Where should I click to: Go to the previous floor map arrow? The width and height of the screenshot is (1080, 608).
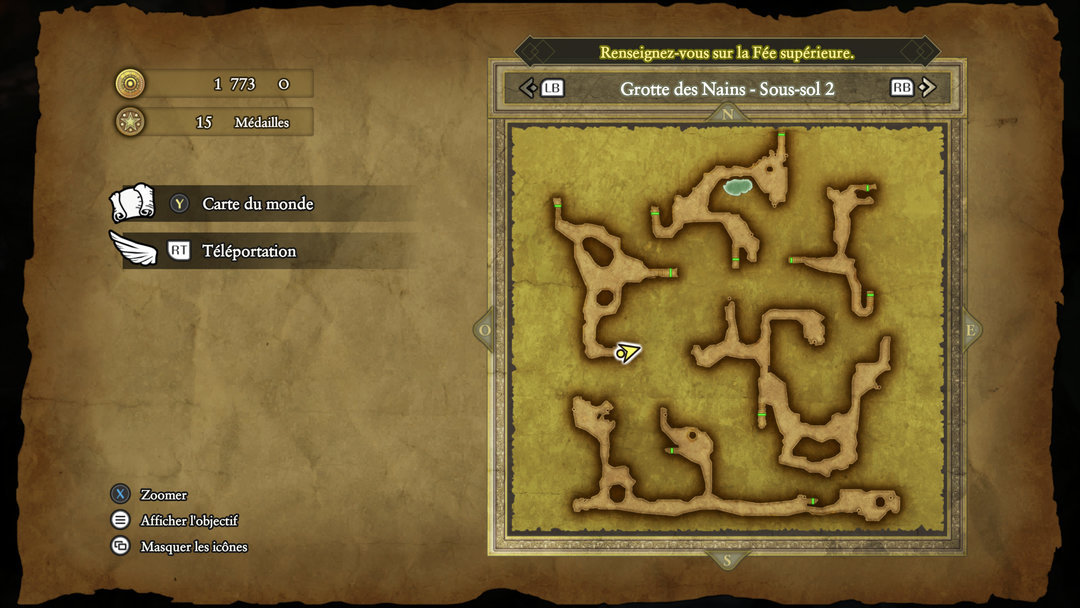pyautogui.click(x=529, y=88)
